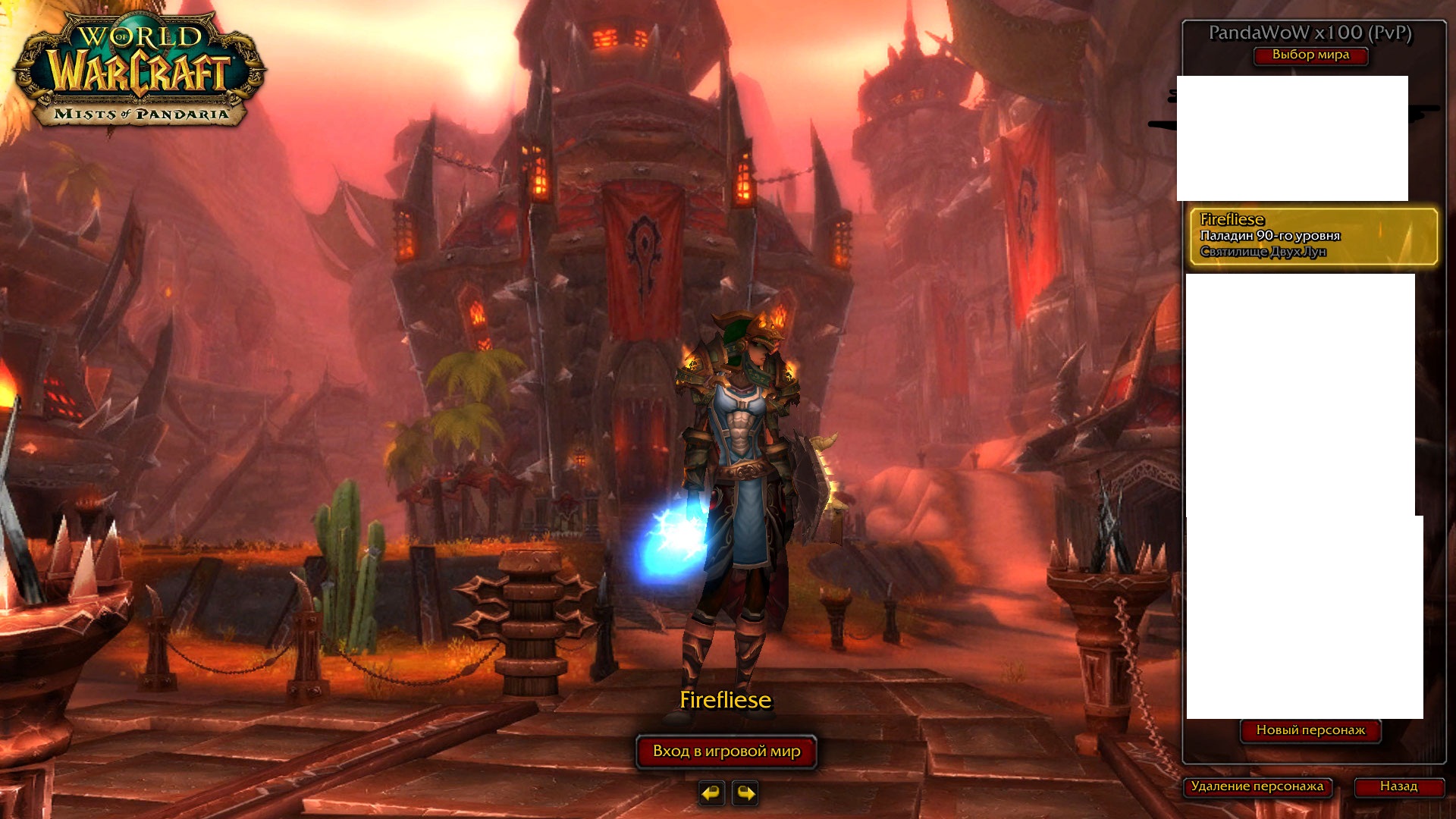Viewport: 1456px width, 819px height.
Task: Open the realm selection (Выбор мира)
Action: pyautogui.click(x=1310, y=55)
